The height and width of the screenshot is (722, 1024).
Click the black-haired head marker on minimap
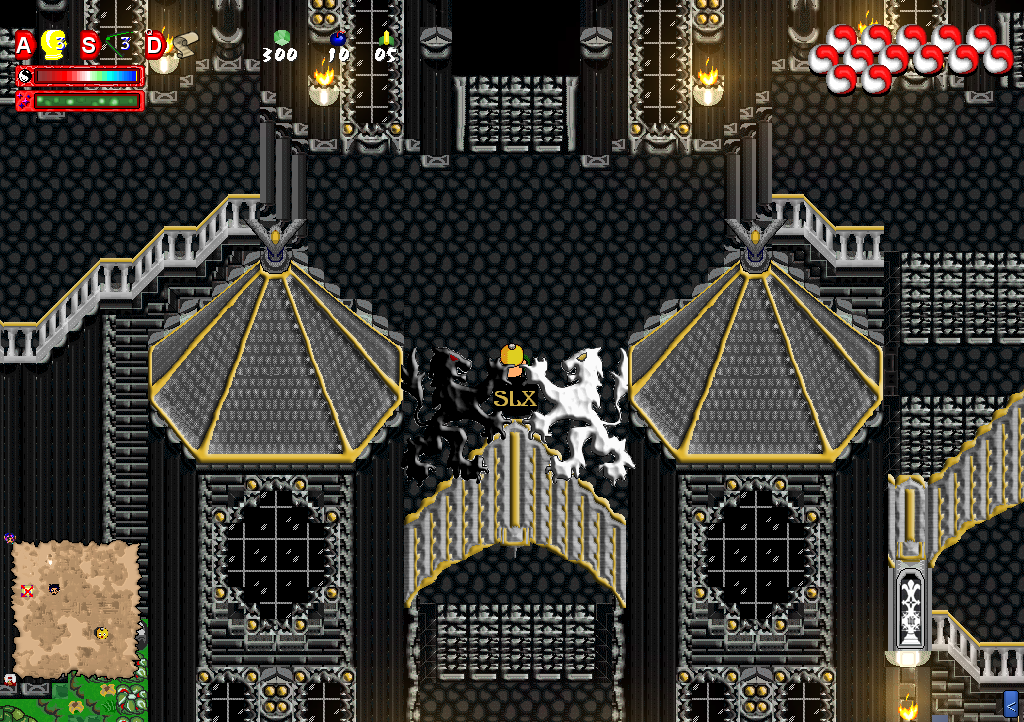(x=53, y=588)
